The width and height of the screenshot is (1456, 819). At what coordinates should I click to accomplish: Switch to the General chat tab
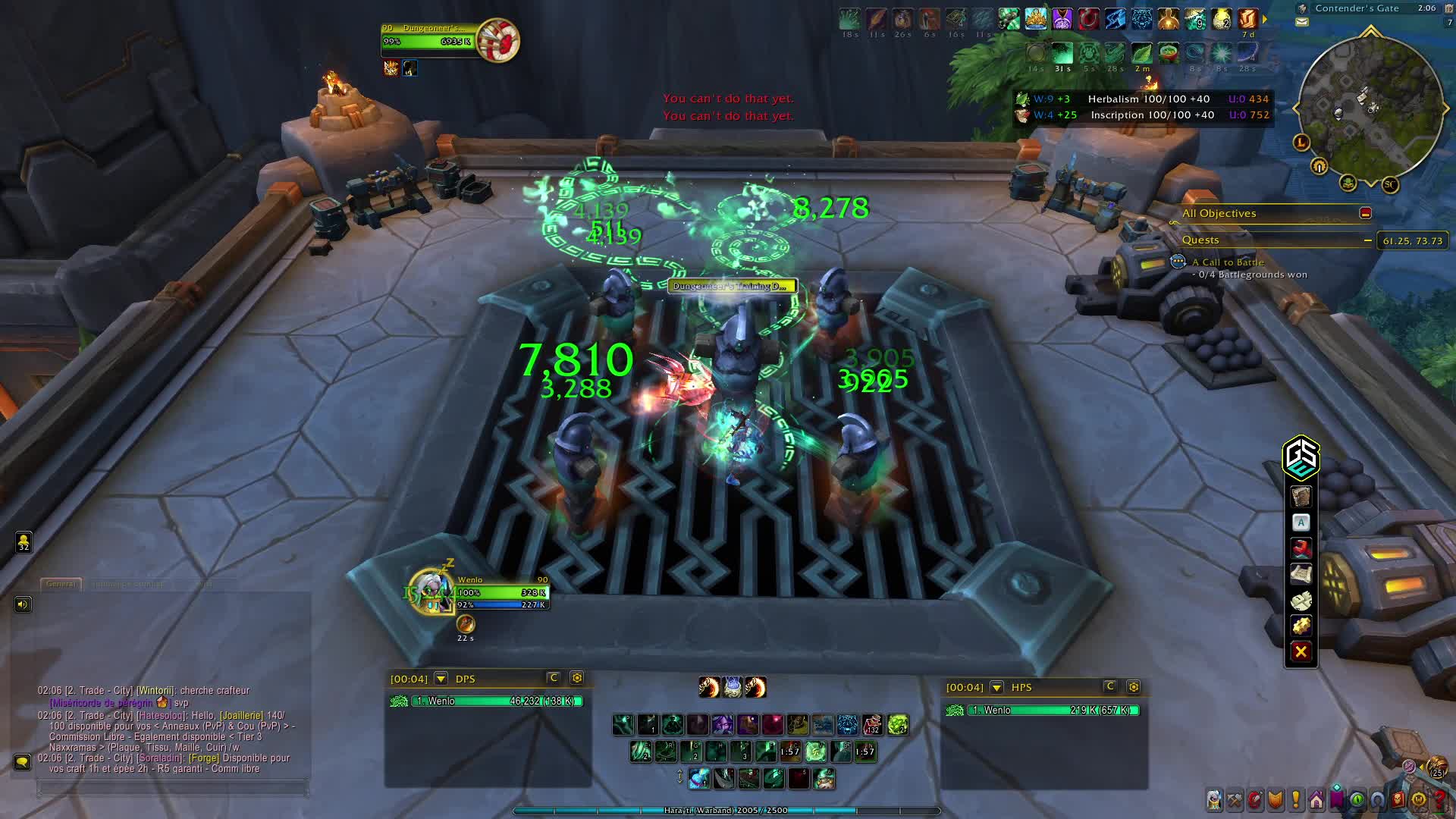(61, 584)
